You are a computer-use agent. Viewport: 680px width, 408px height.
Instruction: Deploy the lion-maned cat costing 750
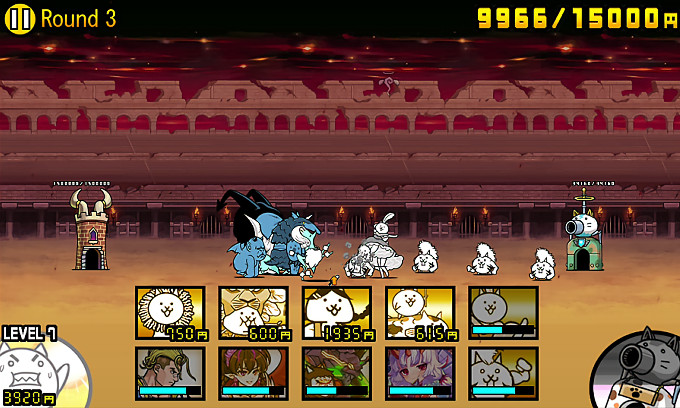[170, 313]
